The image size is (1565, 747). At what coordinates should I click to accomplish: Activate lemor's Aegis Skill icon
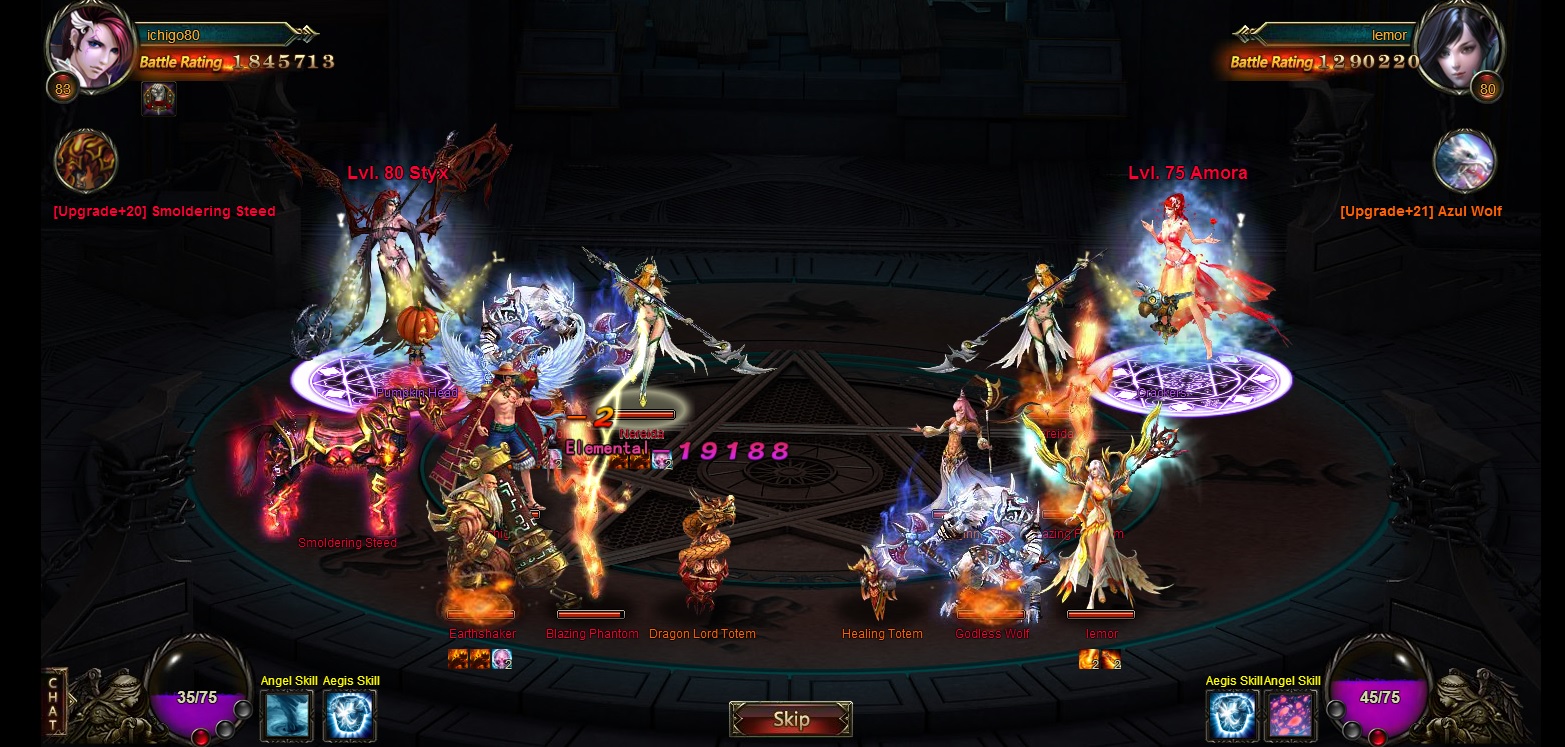(1232, 716)
